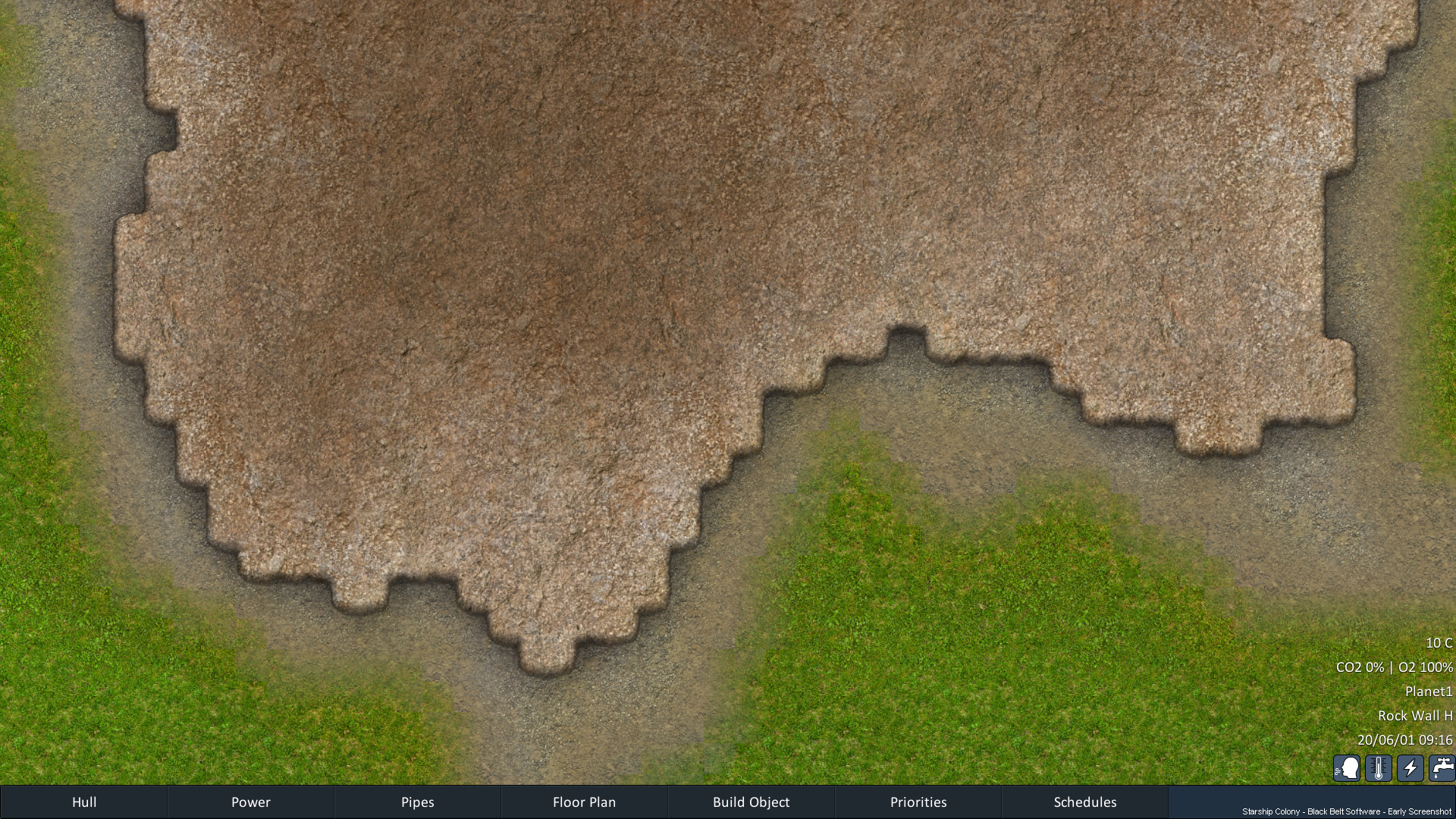Open the Hull build menu

pos(84,802)
